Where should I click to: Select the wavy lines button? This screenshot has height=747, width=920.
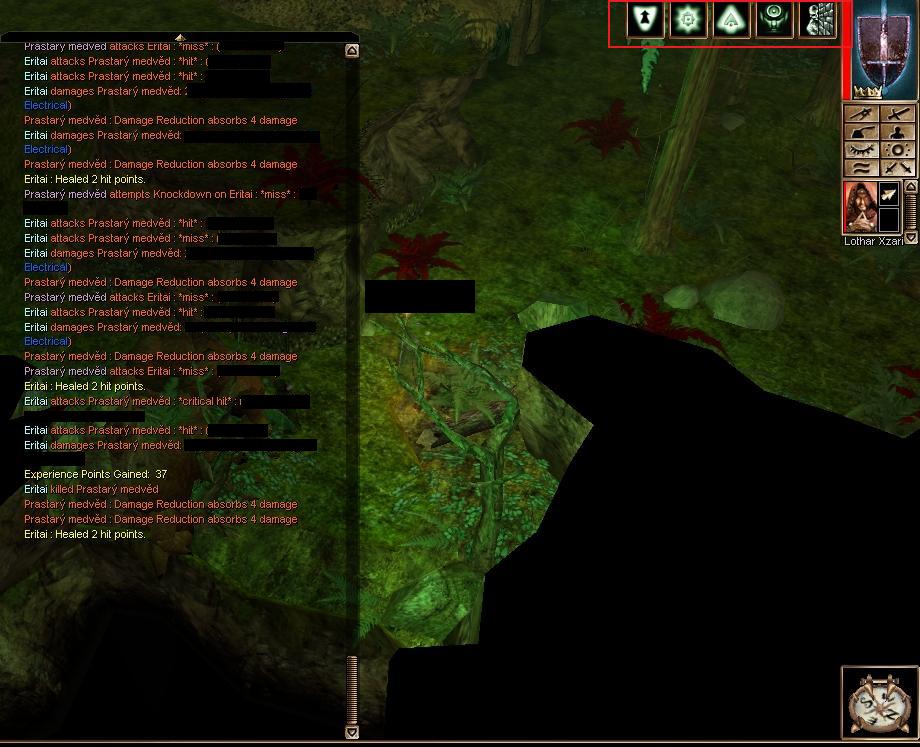tap(862, 168)
